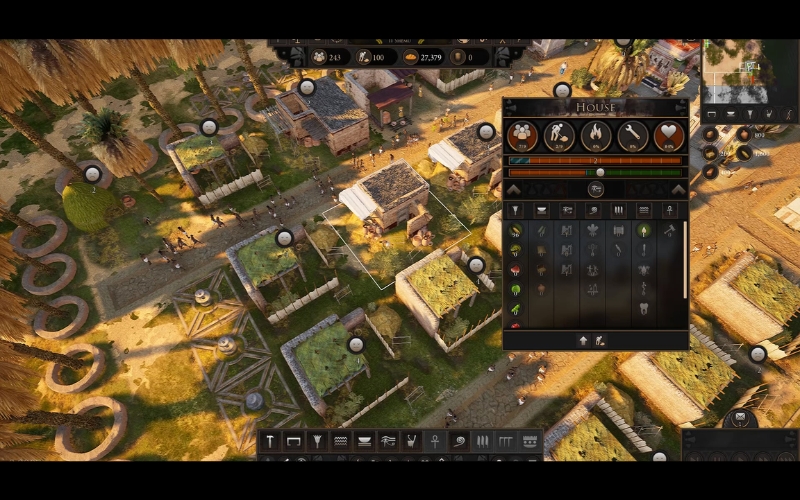This screenshot has width=800, height=500.
Task: Open the hammer build category in toolbar
Action: (x=270, y=441)
